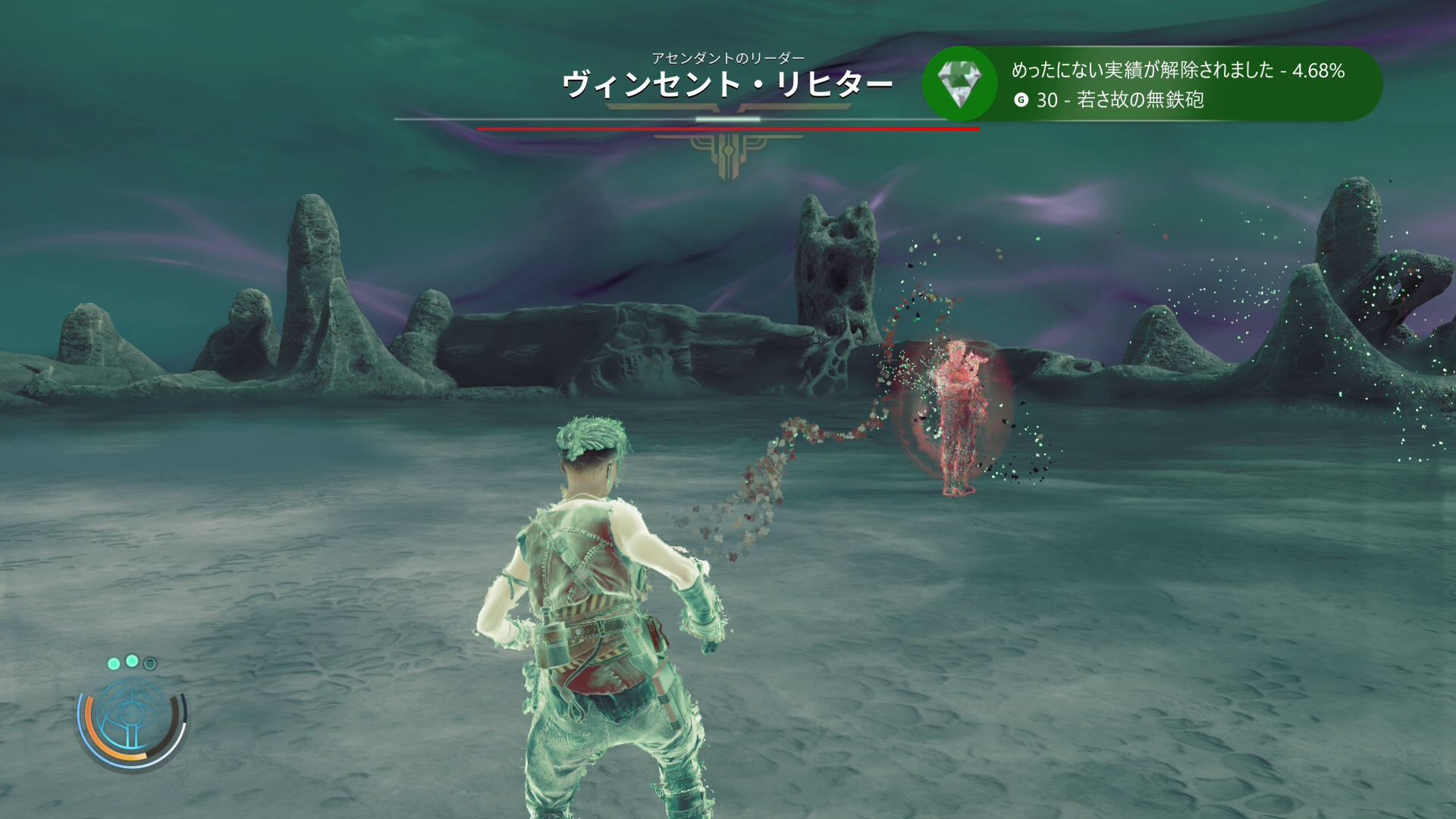Click the green diamond achievement icon

959,83
